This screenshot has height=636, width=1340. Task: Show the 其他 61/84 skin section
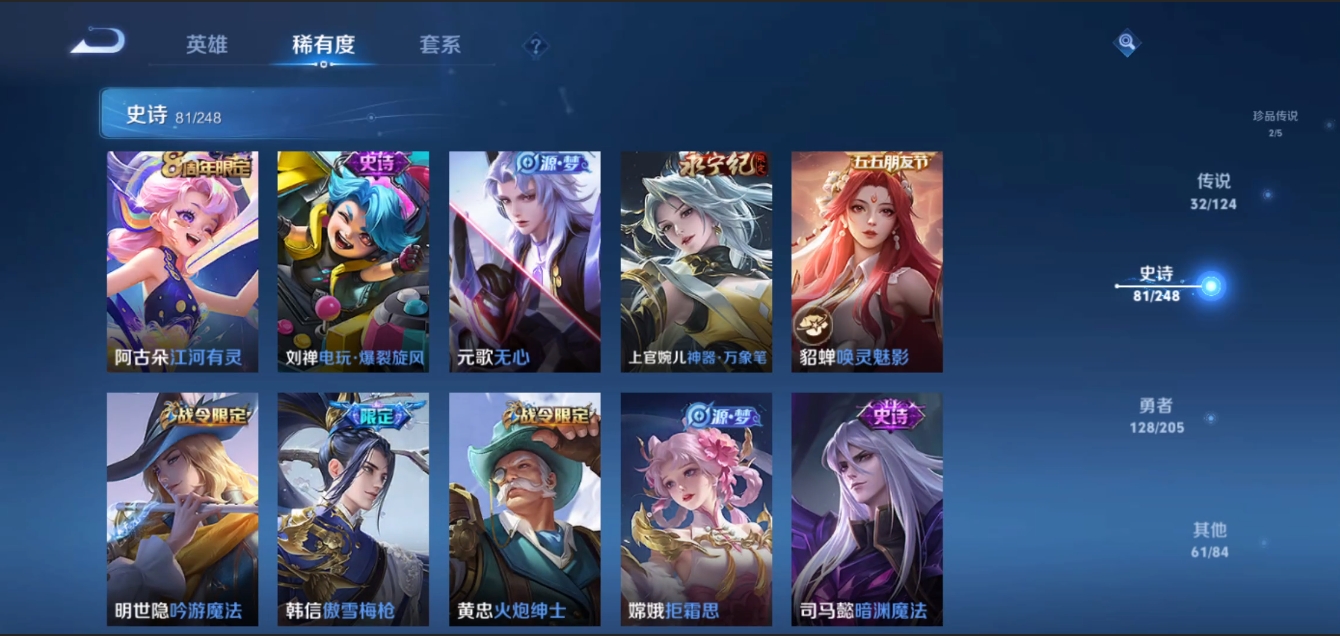(x=1210, y=539)
